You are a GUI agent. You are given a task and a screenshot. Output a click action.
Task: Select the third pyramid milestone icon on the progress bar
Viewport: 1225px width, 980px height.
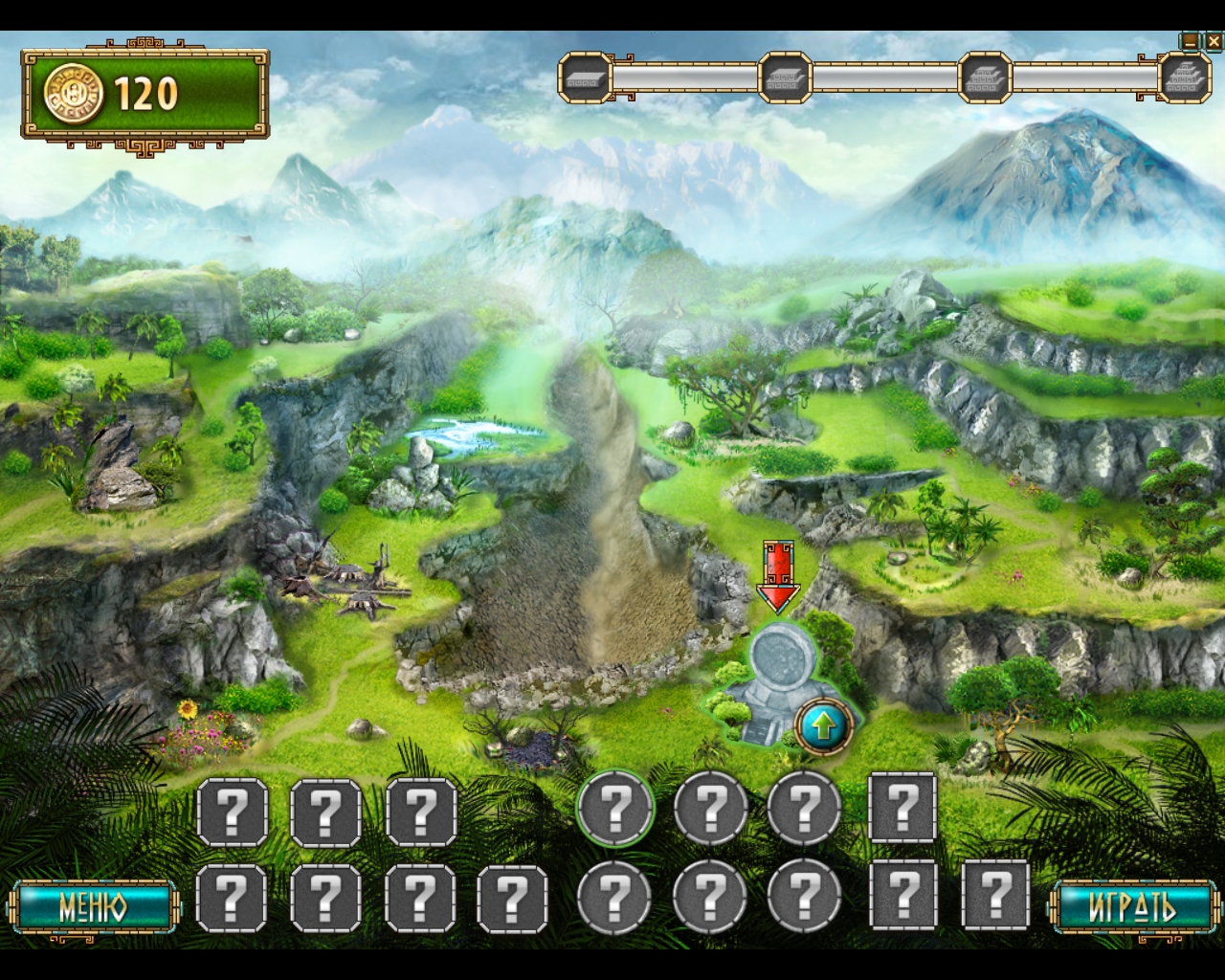pos(987,77)
